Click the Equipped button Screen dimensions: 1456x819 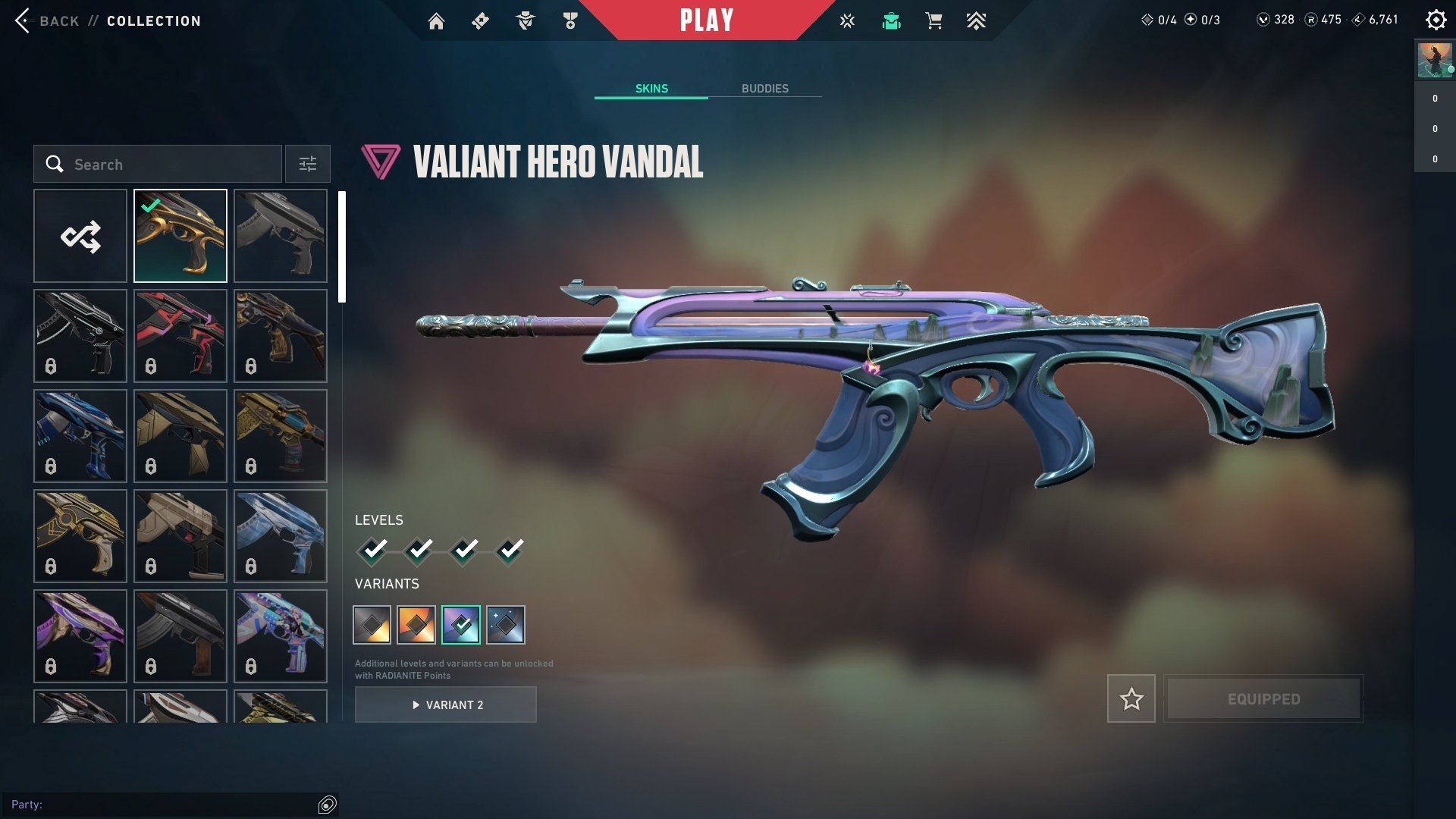click(x=1263, y=698)
